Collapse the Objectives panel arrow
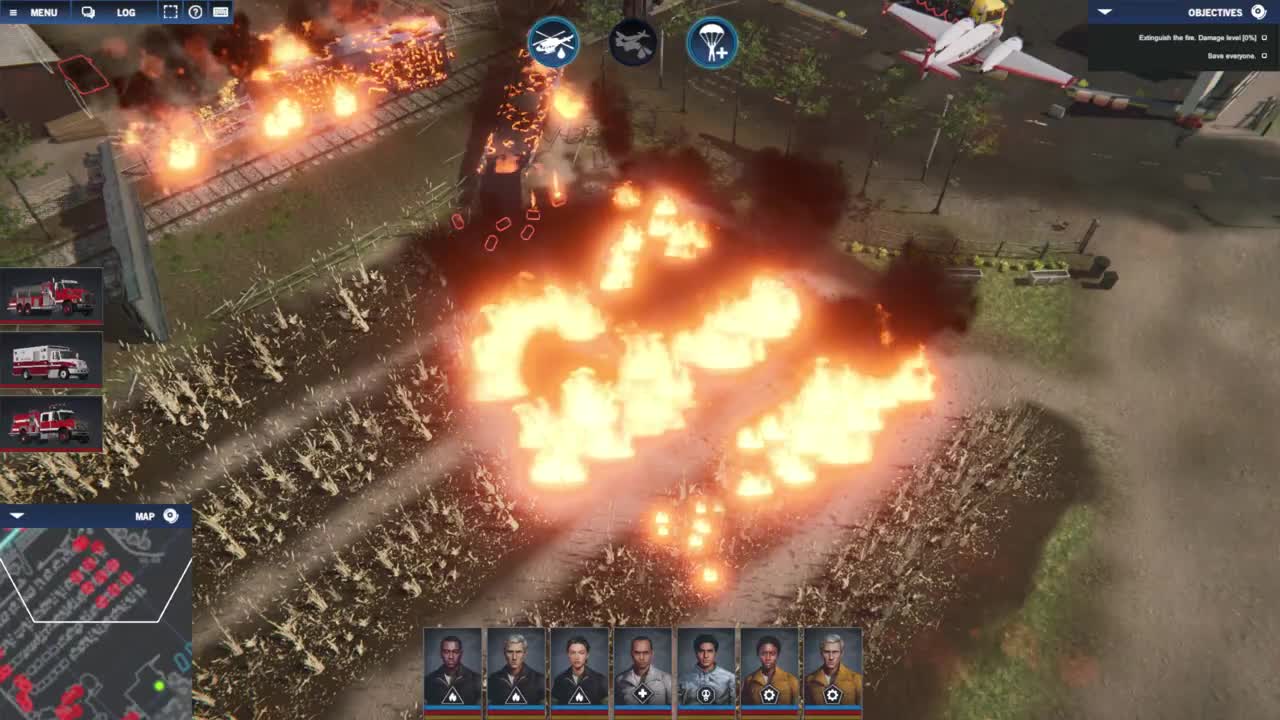Screen dimensions: 1280x720 point(1104,12)
